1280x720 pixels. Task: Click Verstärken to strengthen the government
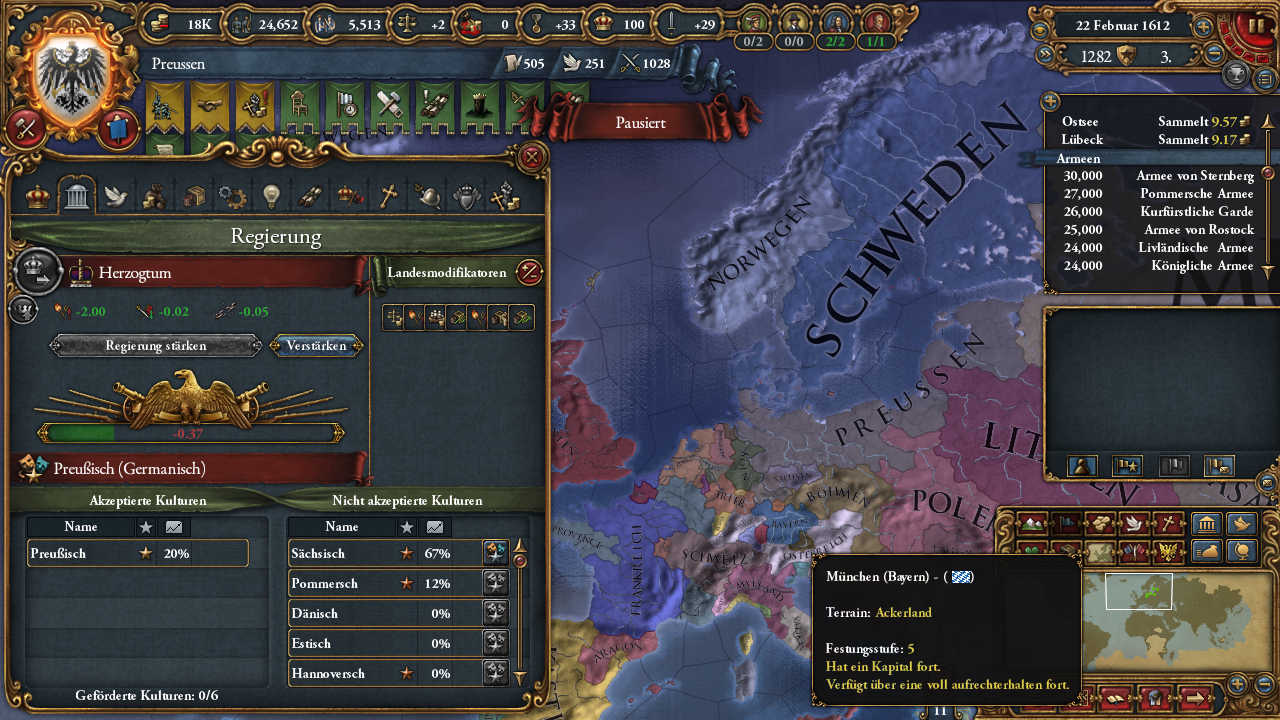pyautogui.click(x=317, y=345)
